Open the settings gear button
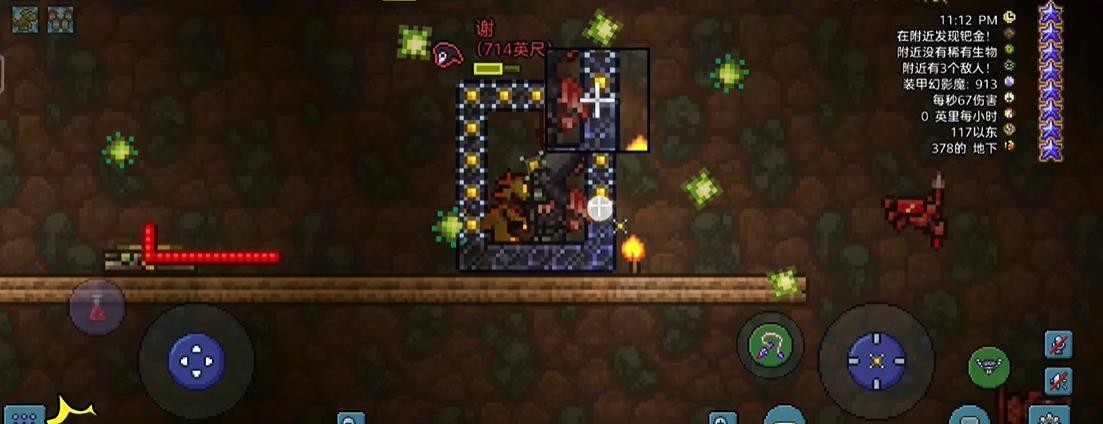1103x424 pixels. coord(1050,416)
